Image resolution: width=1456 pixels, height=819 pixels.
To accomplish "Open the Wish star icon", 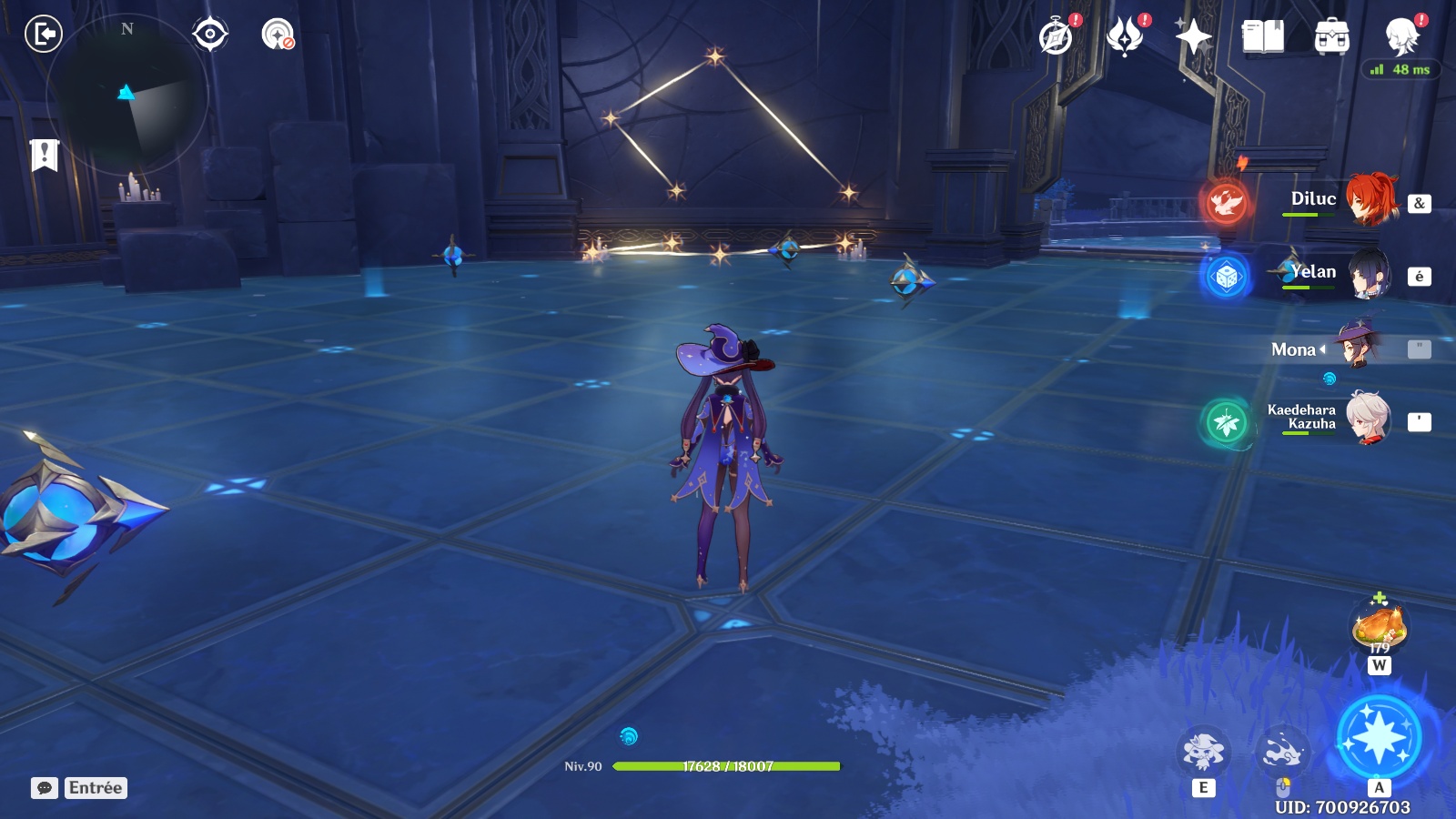I will coord(1193,37).
